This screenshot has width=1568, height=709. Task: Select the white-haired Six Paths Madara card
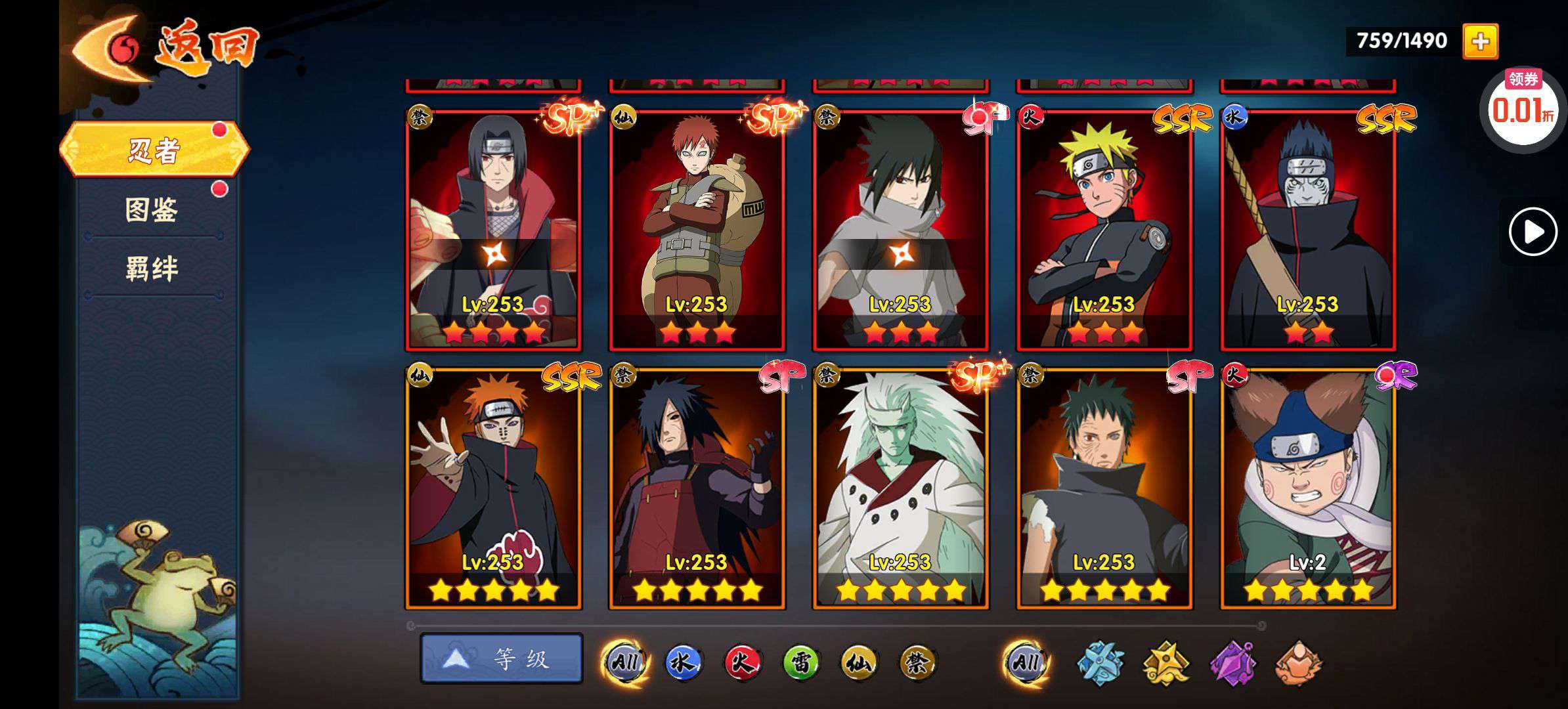(900, 489)
